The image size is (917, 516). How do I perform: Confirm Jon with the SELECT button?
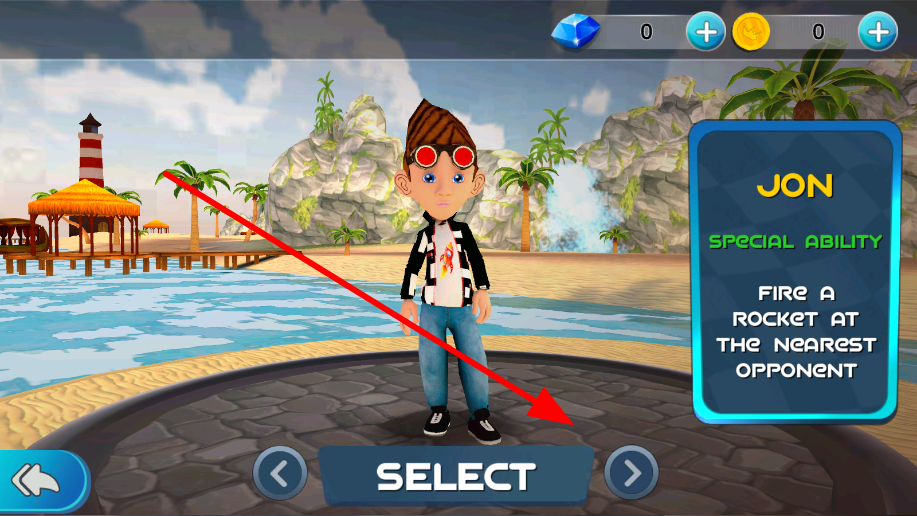tap(456, 476)
